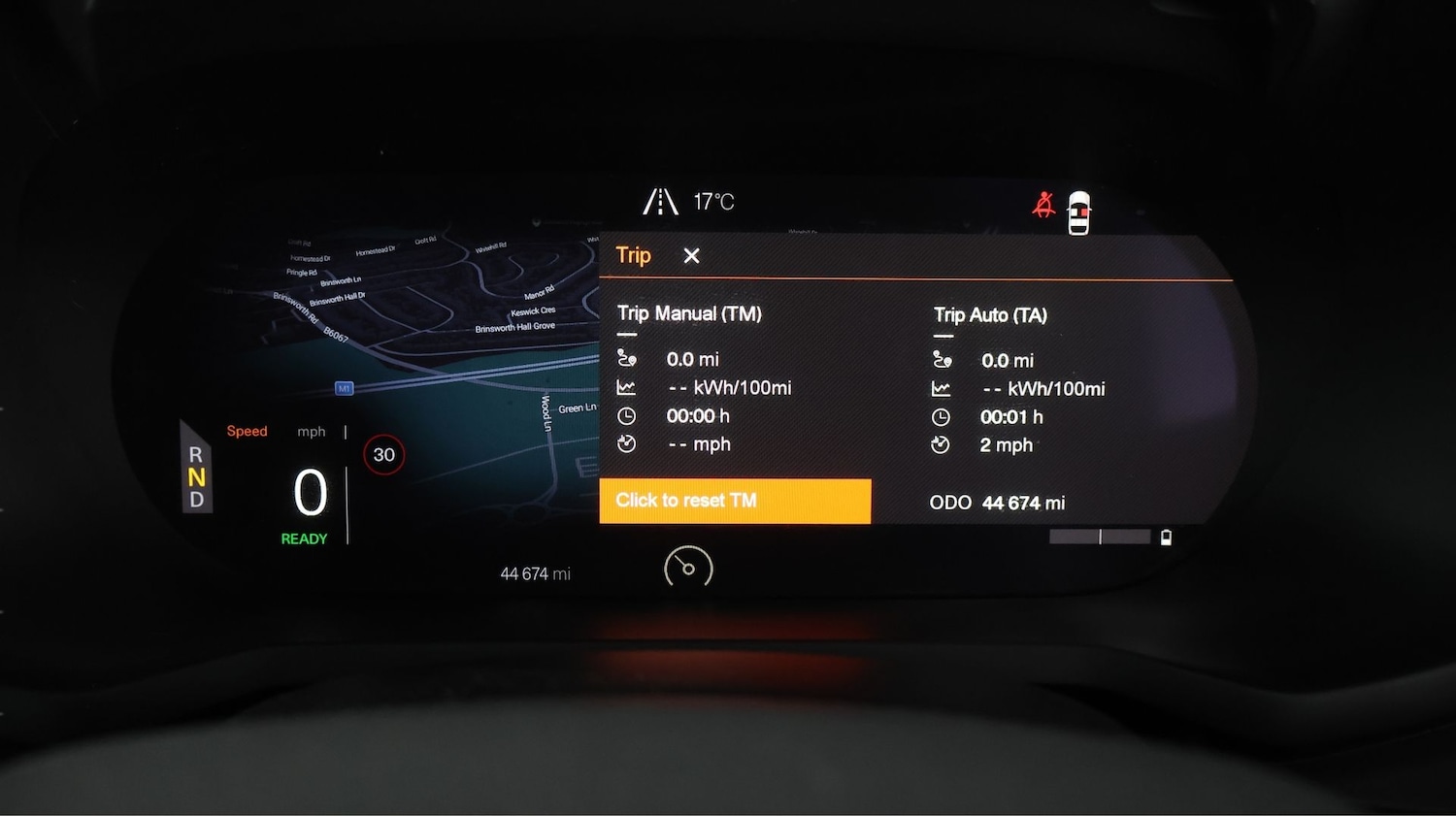Select the trip distance route icon under Trip Manual
The width and height of the screenshot is (1456, 816).
(628, 358)
